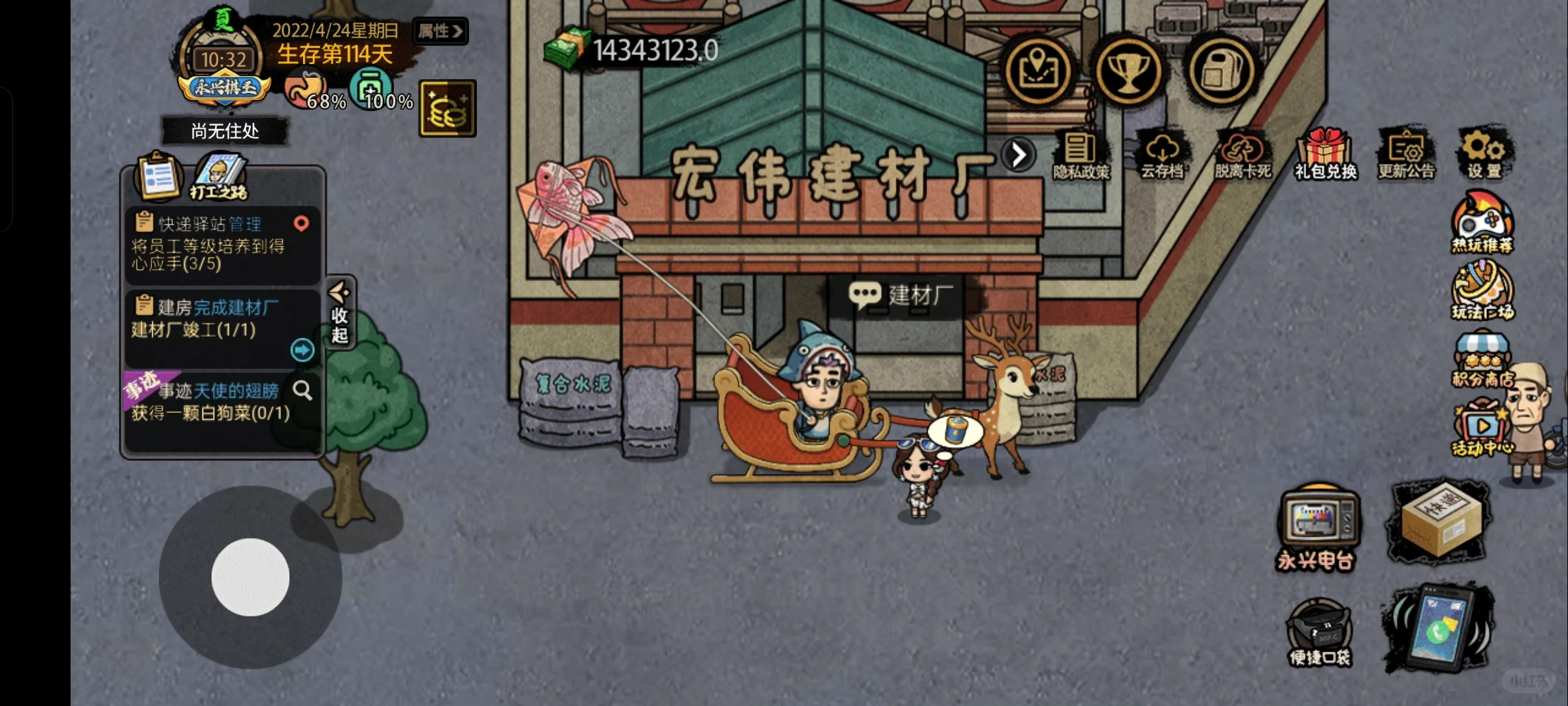This screenshot has height=706, width=1568.
Task: Use the 脱离卡死 unstuck button
Action: pyautogui.click(x=1243, y=156)
